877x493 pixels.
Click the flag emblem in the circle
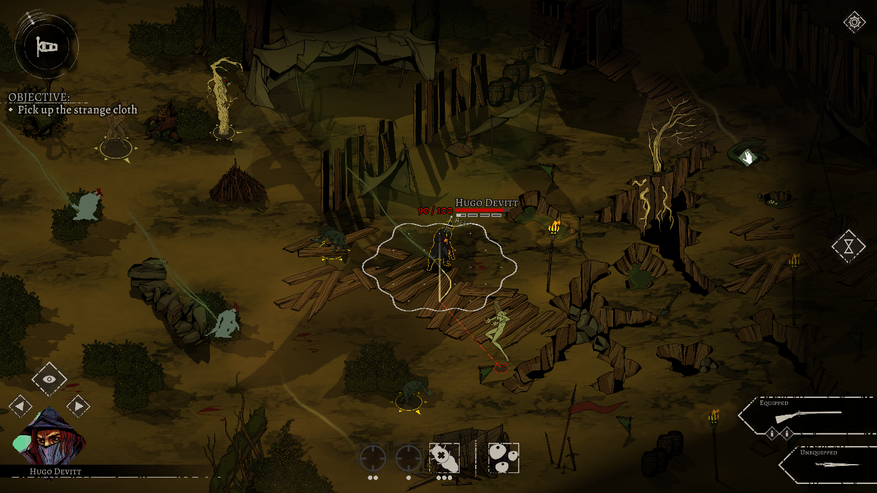(x=46, y=46)
